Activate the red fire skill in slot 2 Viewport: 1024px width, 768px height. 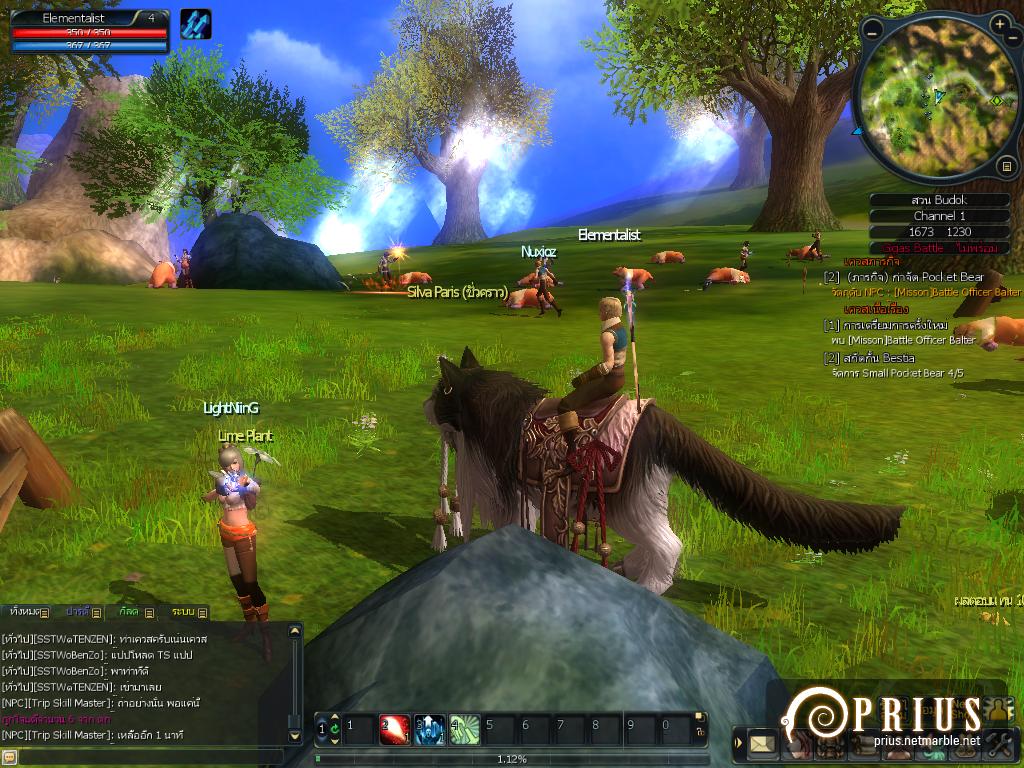pos(394,729)
